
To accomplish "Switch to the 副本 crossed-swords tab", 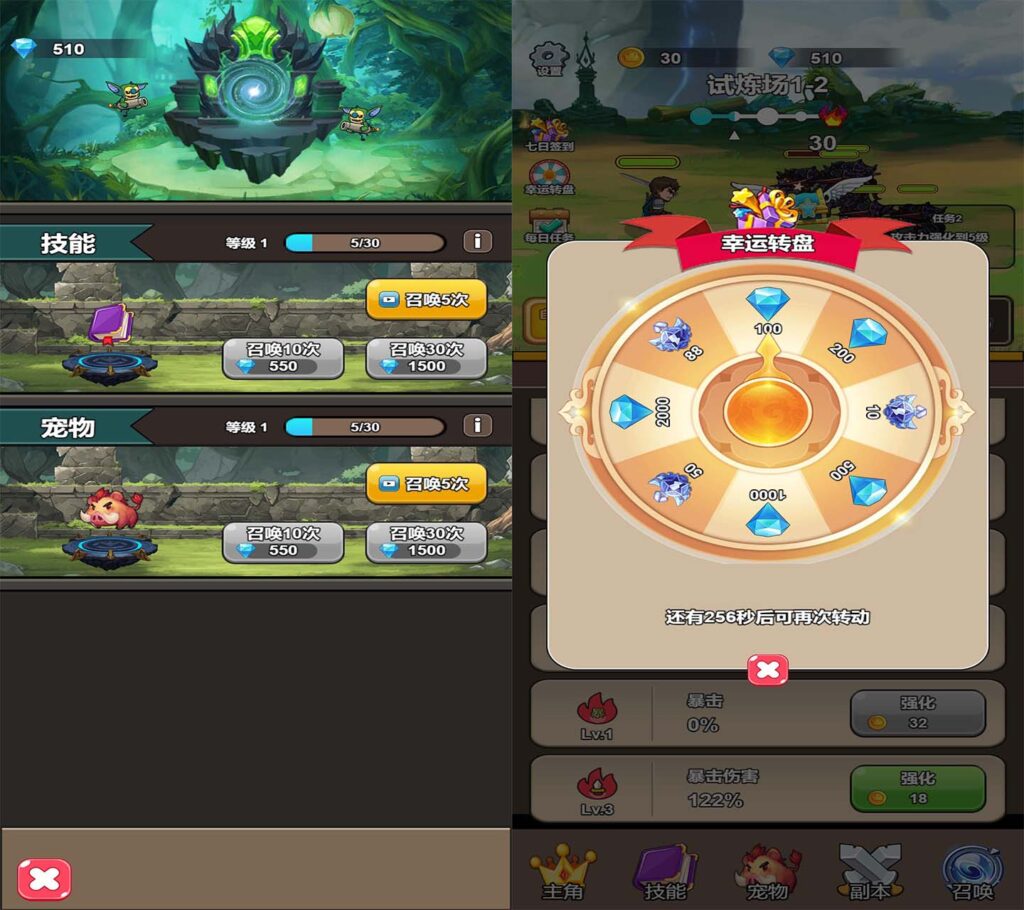I will [869, 872].
